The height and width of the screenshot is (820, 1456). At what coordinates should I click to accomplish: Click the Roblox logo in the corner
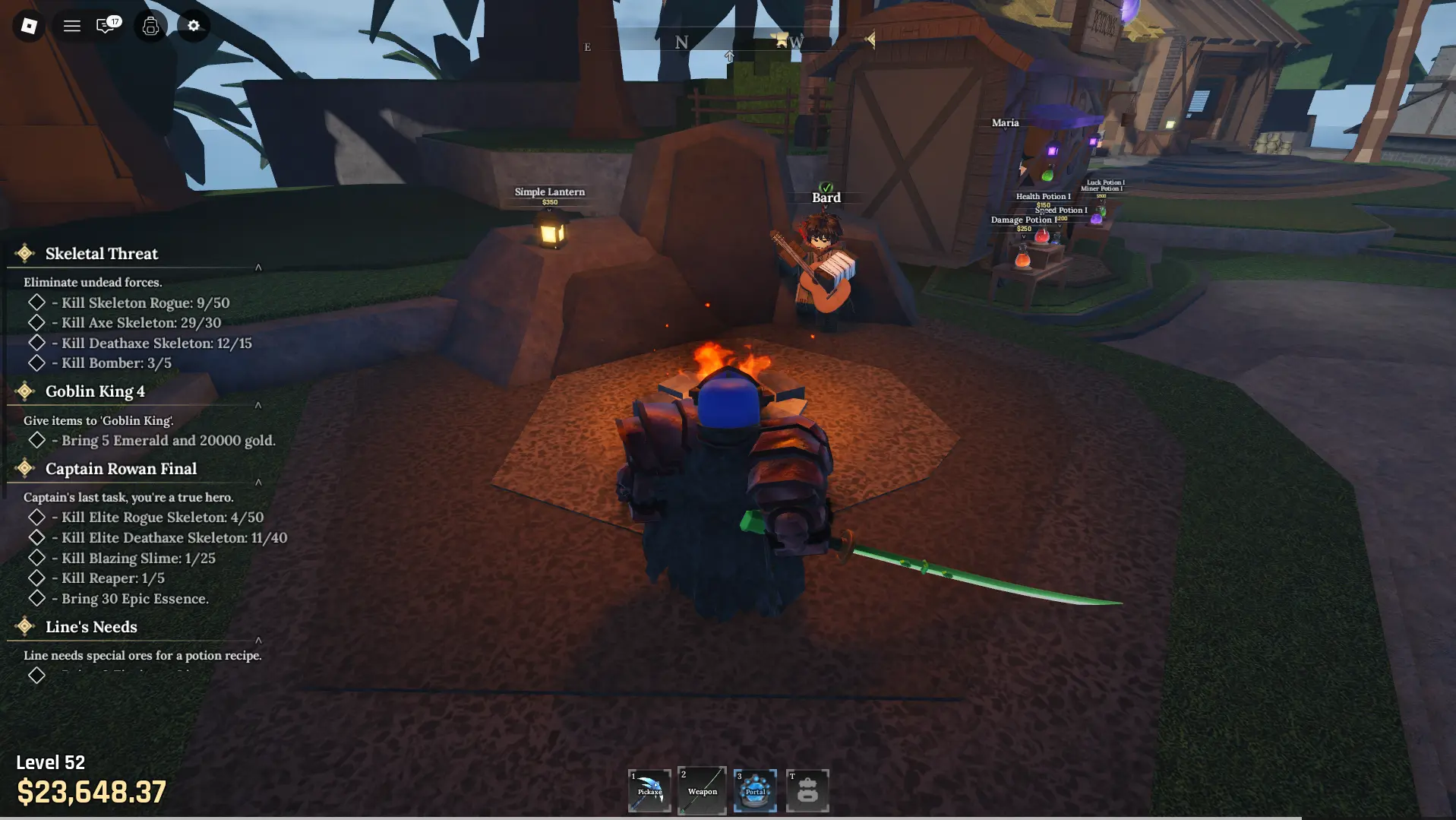(x=28, y=26)
